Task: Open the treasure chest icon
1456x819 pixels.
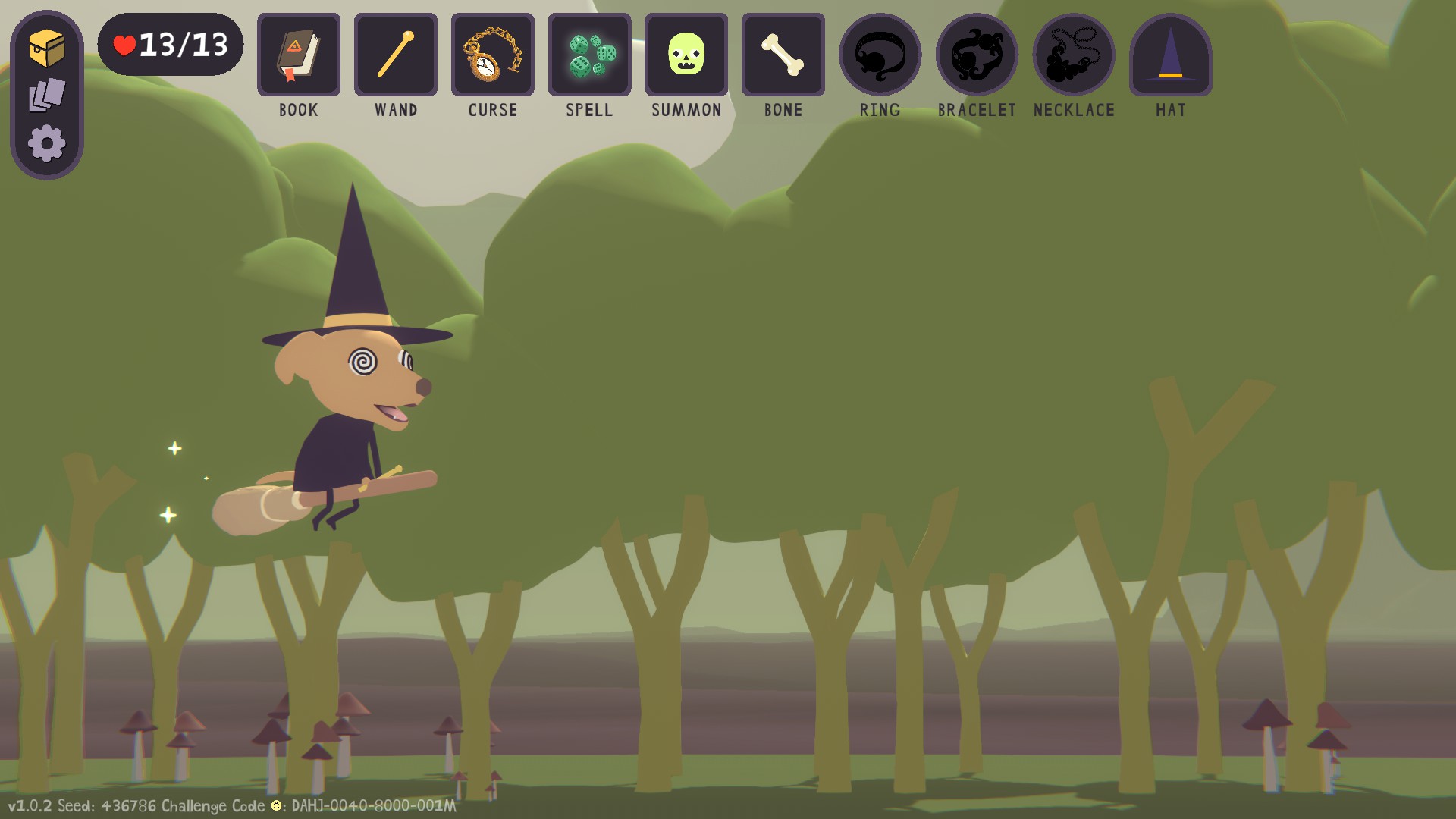Action: coord(47,49)
